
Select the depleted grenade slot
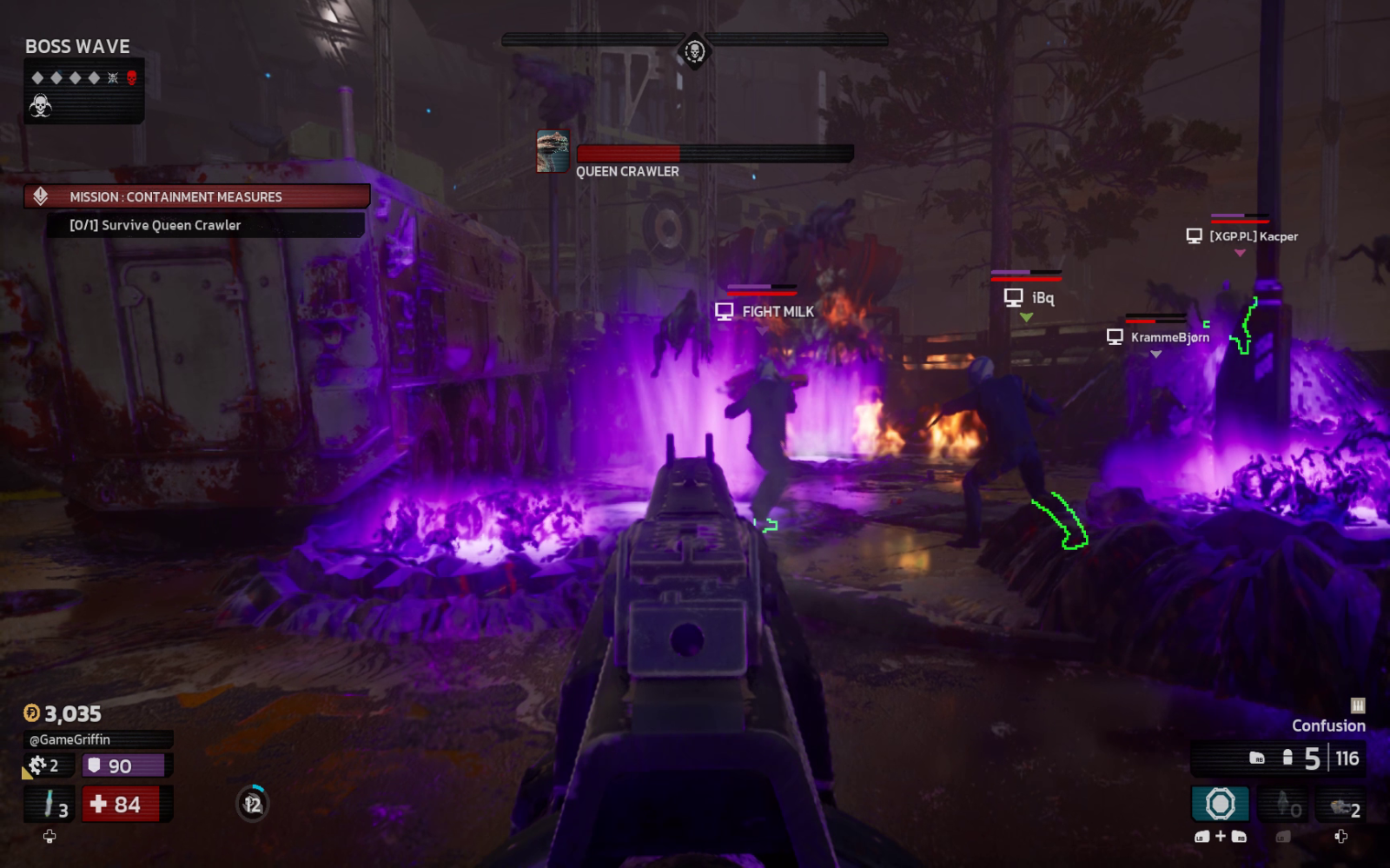coord(1282,805)
